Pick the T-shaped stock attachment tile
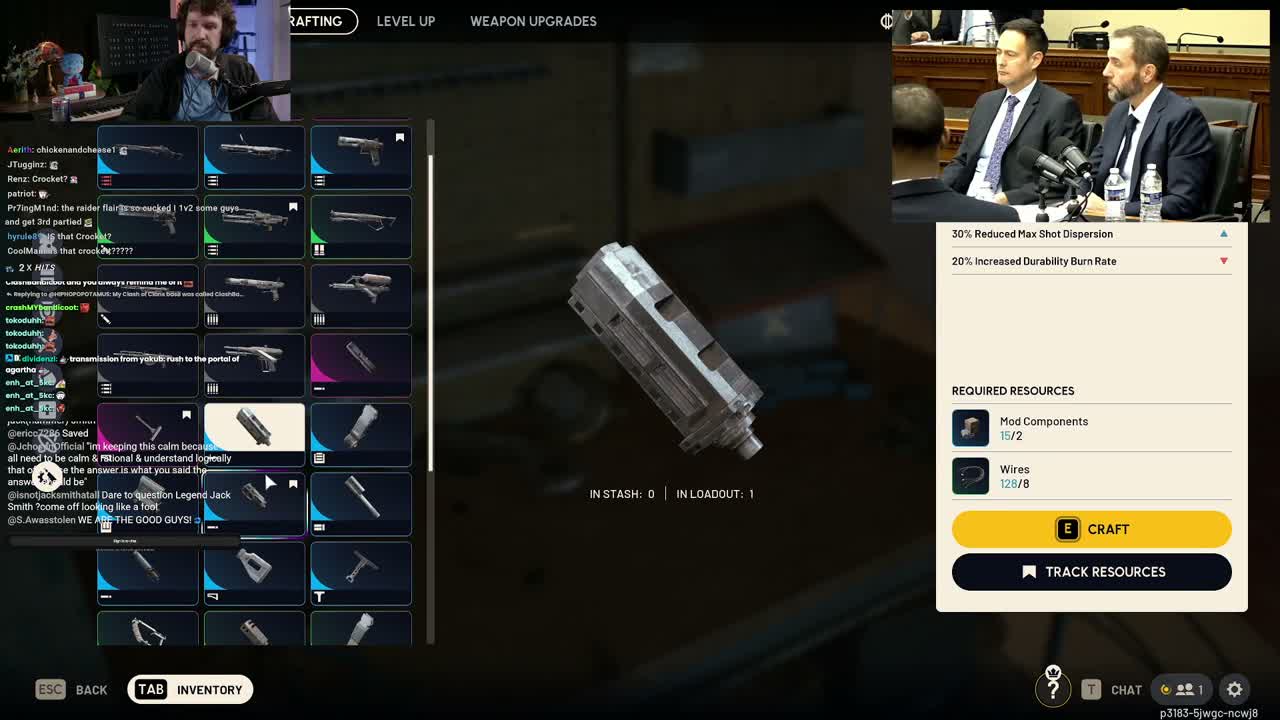Screen dimensions: 1280x720 (x=361, y=574)
